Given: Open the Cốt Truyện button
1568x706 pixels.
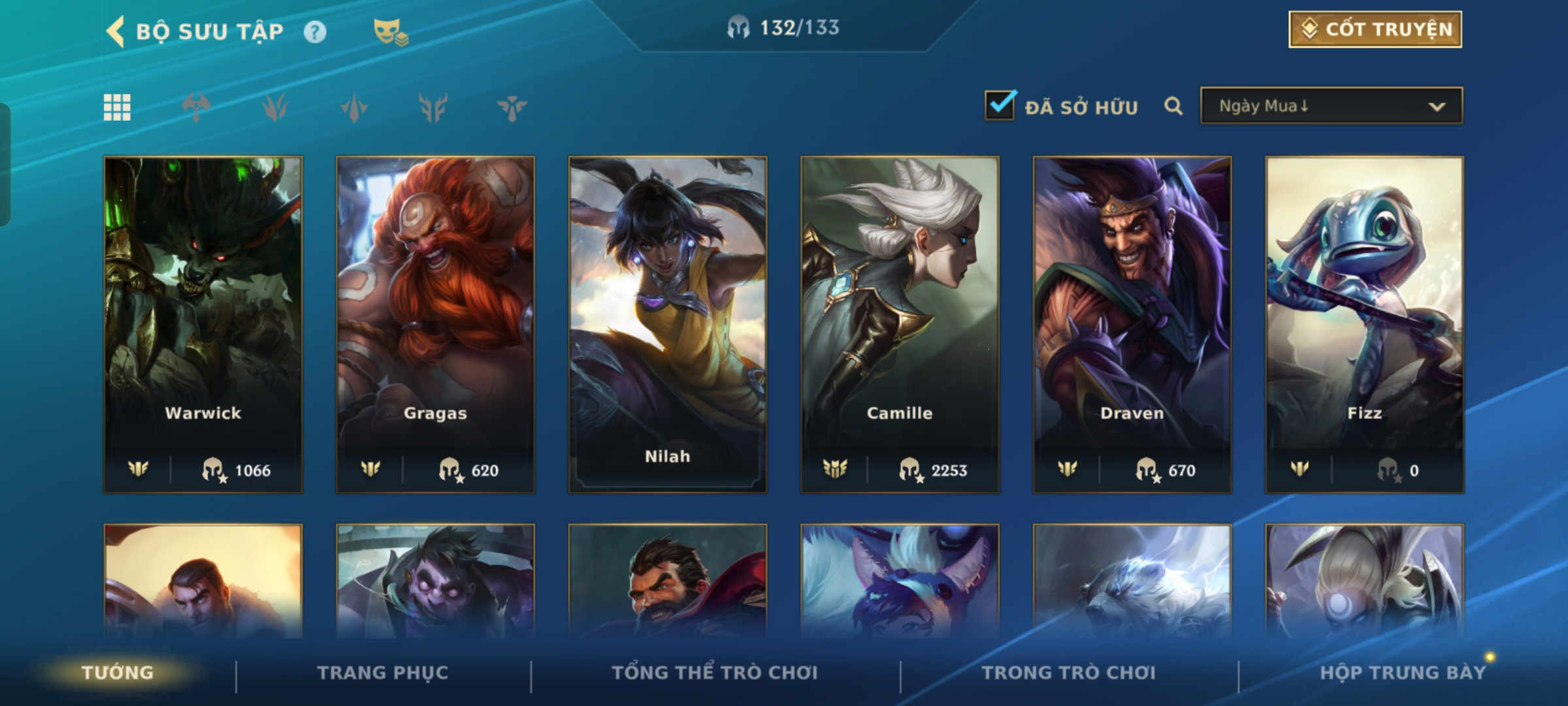Looking at the screenshot, I should (1375, 29).
